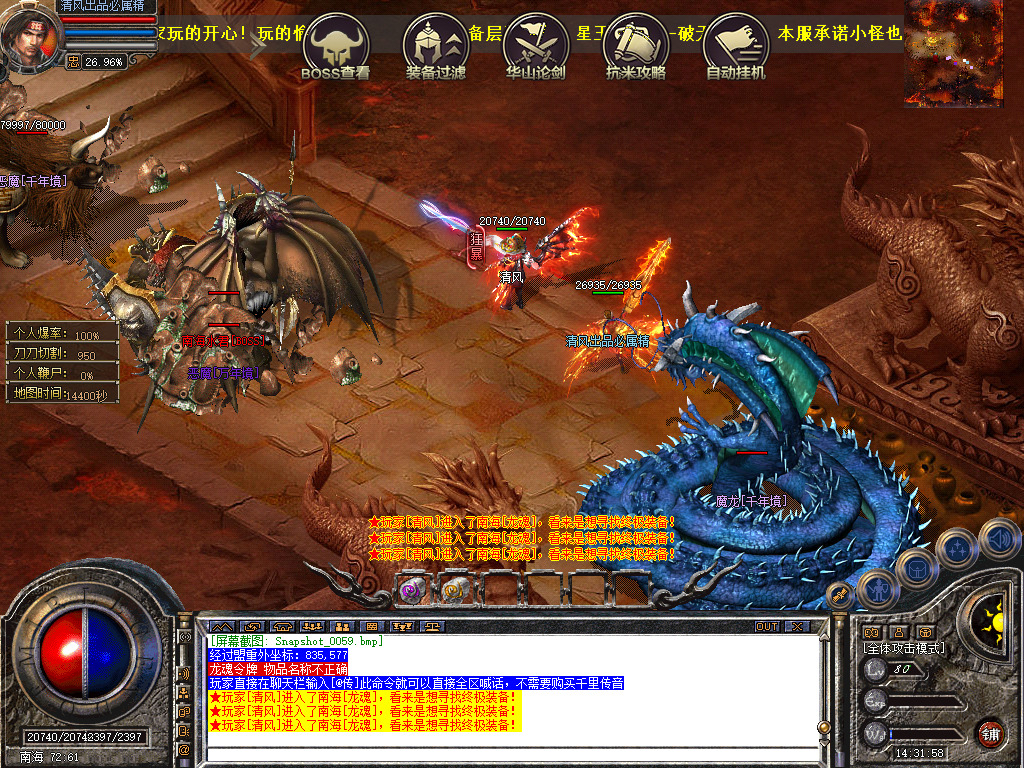Open the skills panel with the sparkle button
This screenshot has width=1024, height=768.
point(957,549)
